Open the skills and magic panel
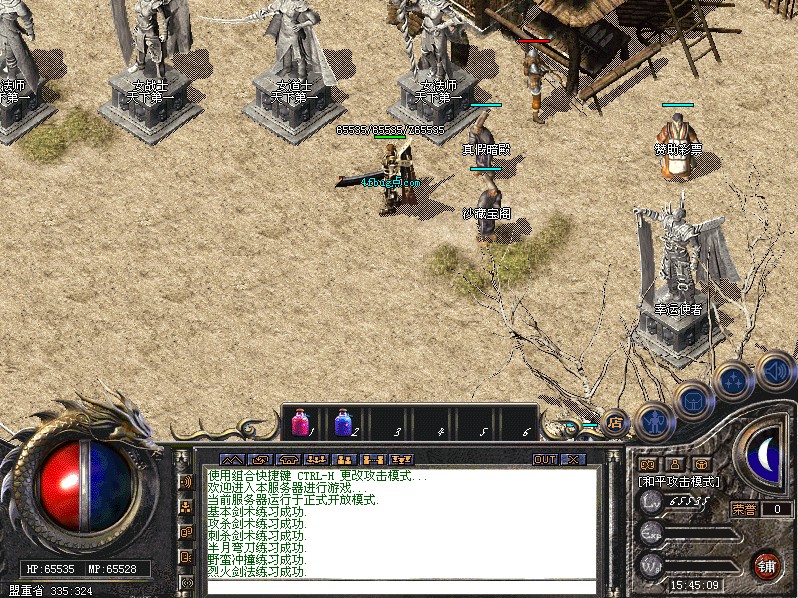 click(x=733, y=380)
